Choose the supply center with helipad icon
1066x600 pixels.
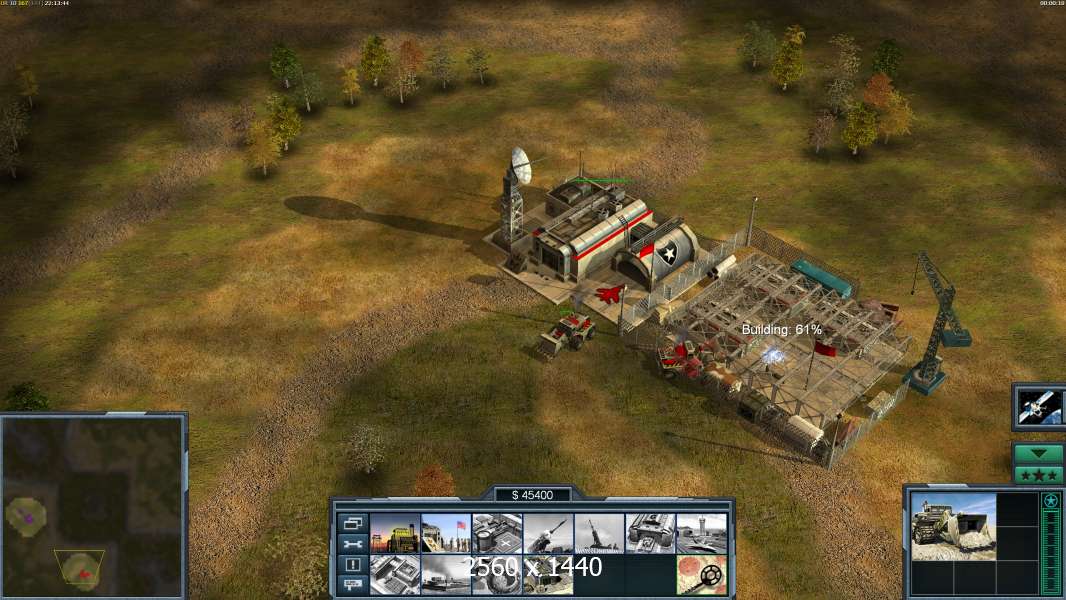point(497,534)
